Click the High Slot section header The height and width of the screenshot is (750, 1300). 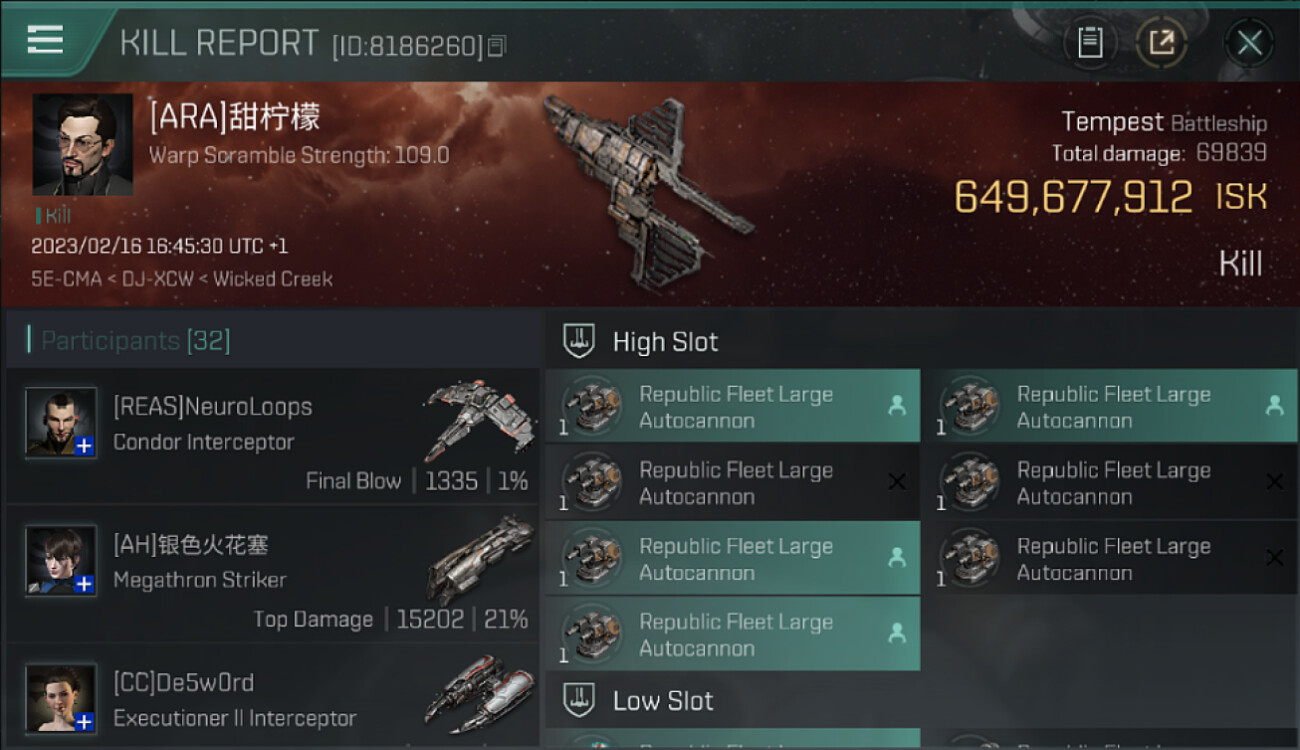point(665,342)
